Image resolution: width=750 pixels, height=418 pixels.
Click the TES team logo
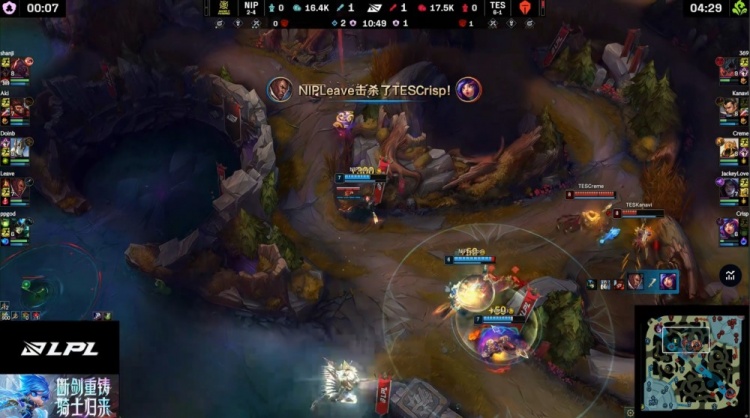pos(520,8)
